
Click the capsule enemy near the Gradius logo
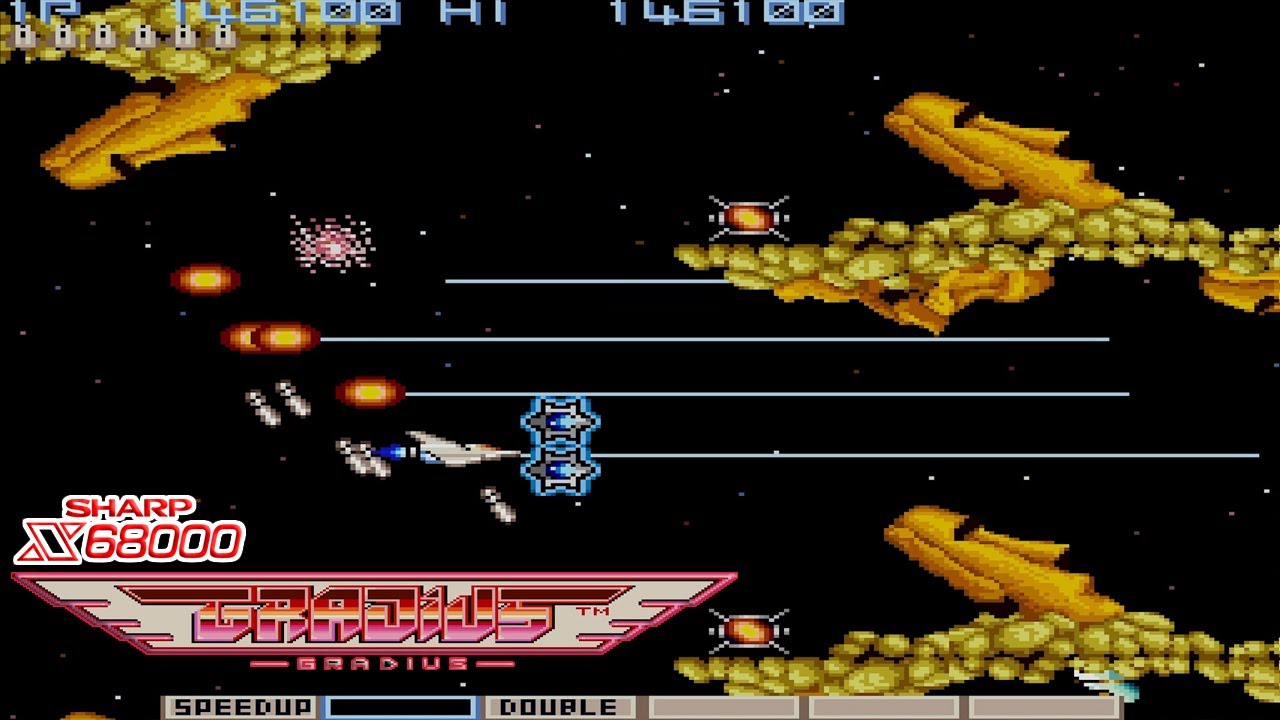pos(750,630)
